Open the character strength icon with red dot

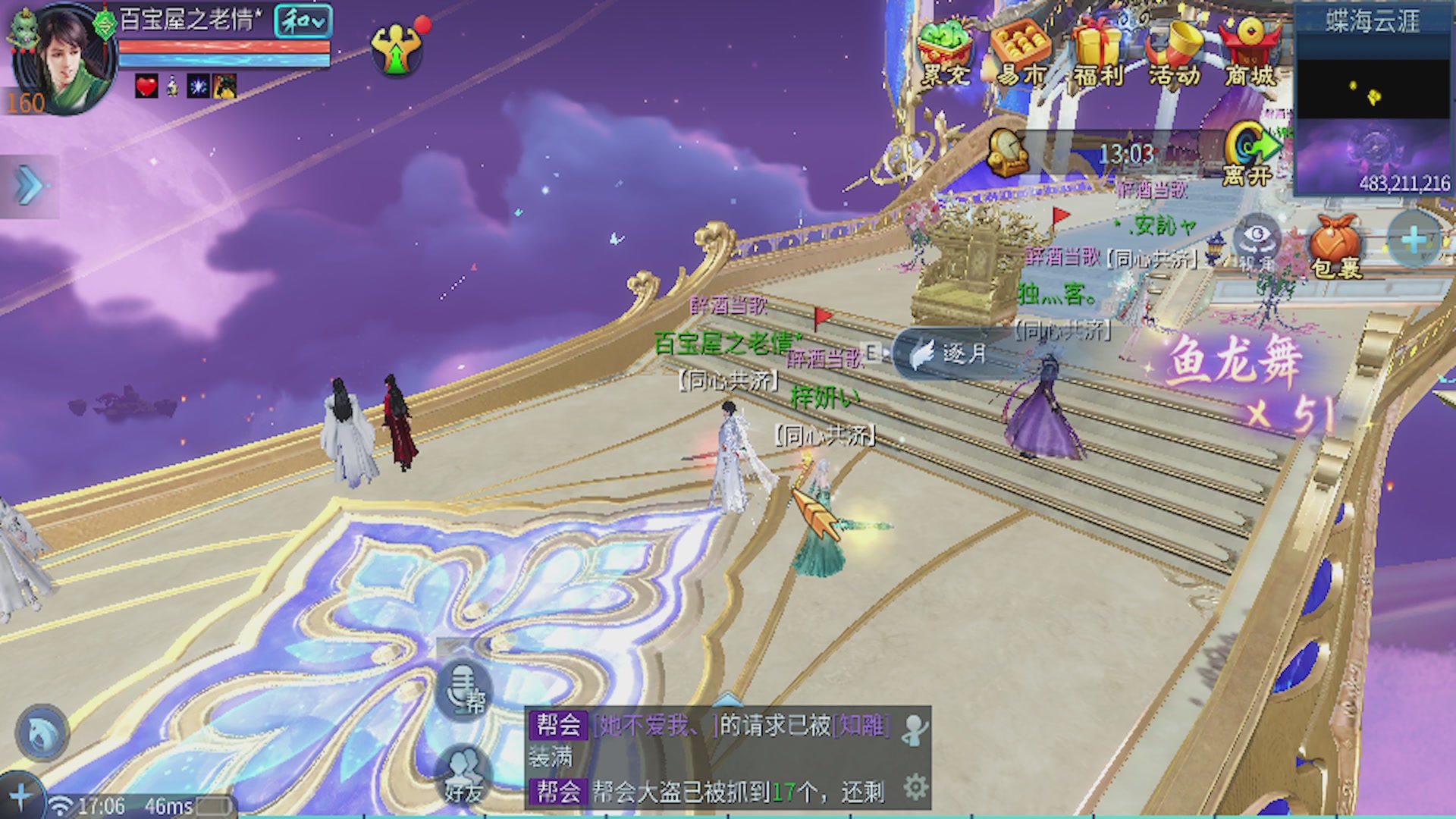tap(397, 49)
